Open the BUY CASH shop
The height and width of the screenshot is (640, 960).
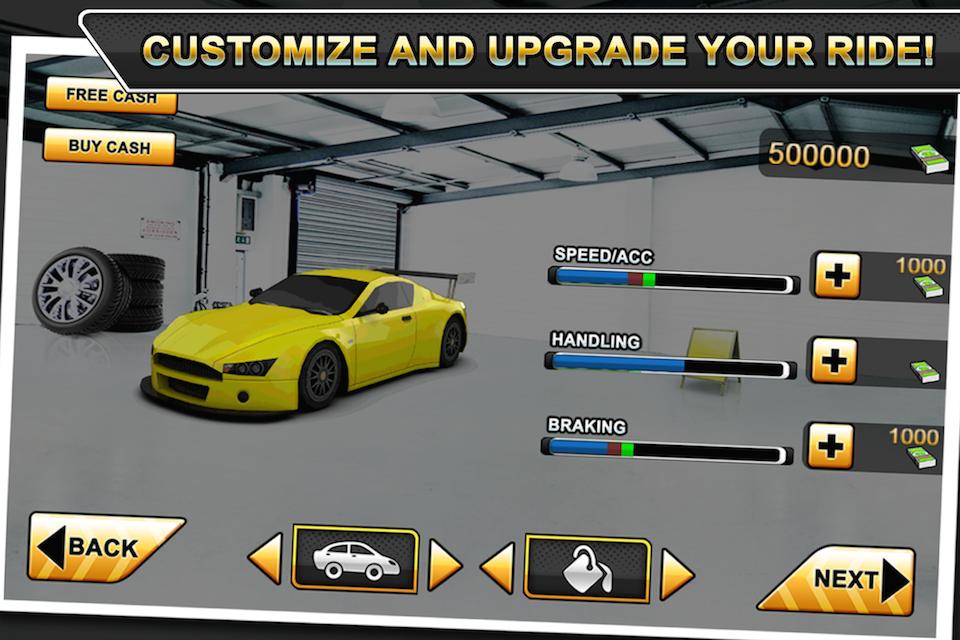(x=110, y=147)
